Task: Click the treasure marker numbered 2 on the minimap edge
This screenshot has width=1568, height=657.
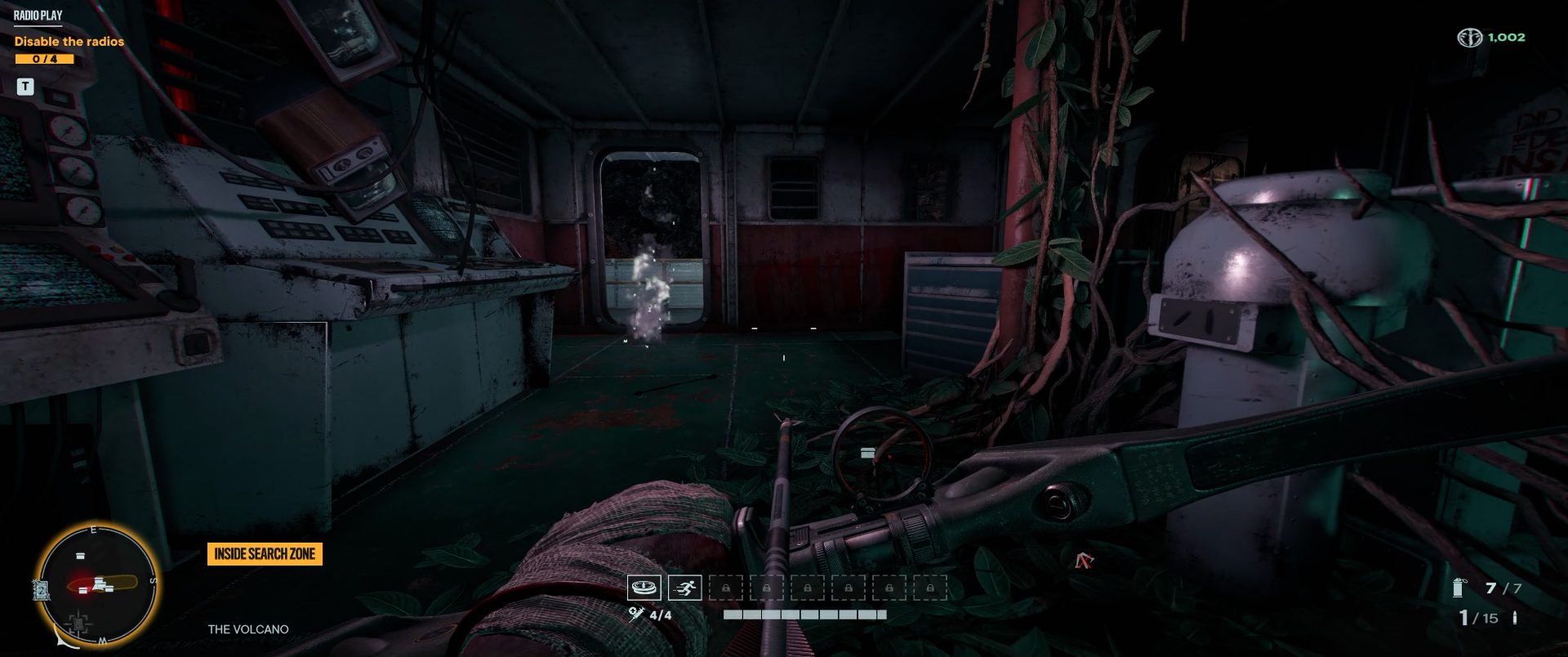Action: pyautogui.click(x=42, y=591)
